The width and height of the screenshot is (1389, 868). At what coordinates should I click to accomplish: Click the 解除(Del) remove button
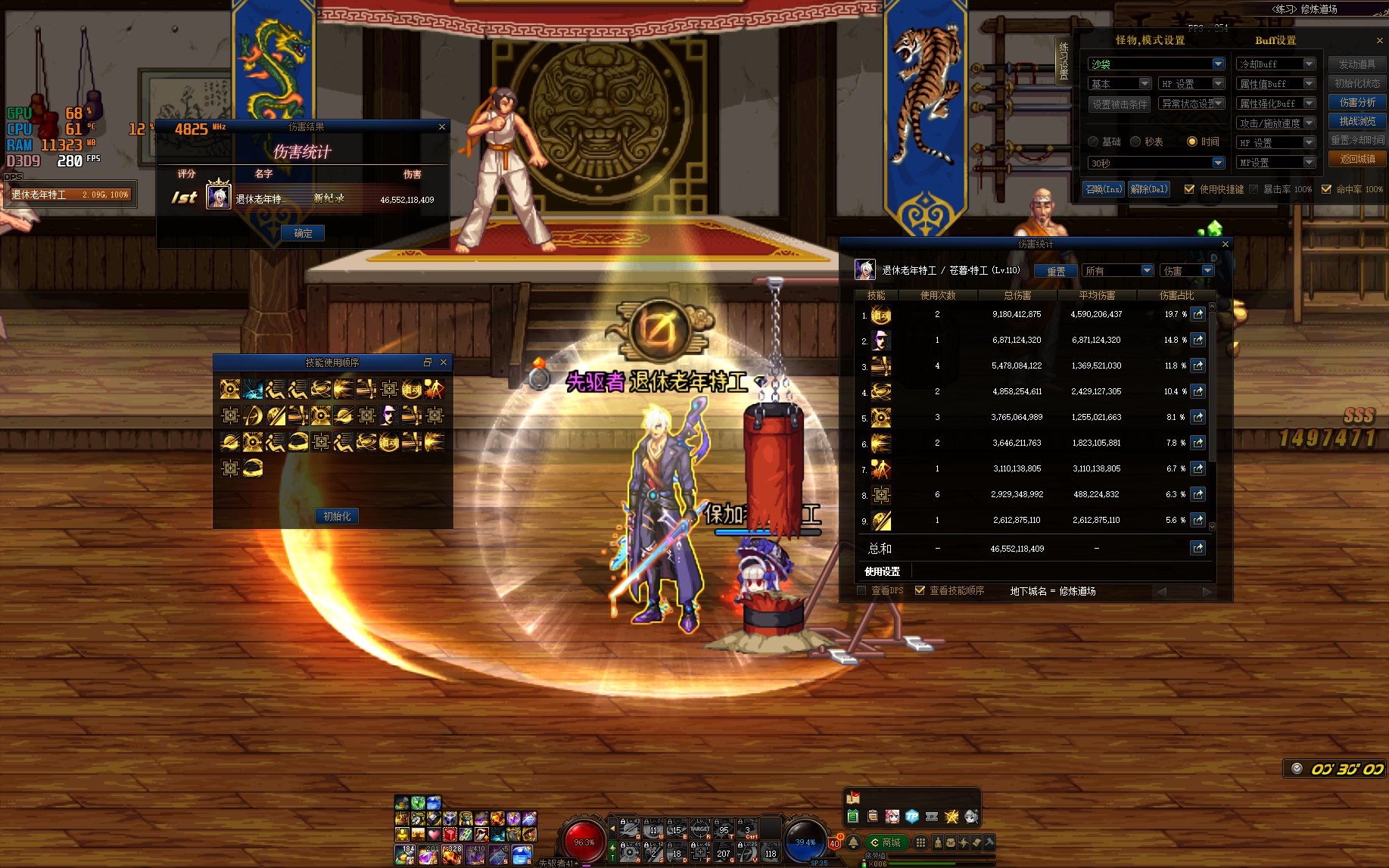1149,189
